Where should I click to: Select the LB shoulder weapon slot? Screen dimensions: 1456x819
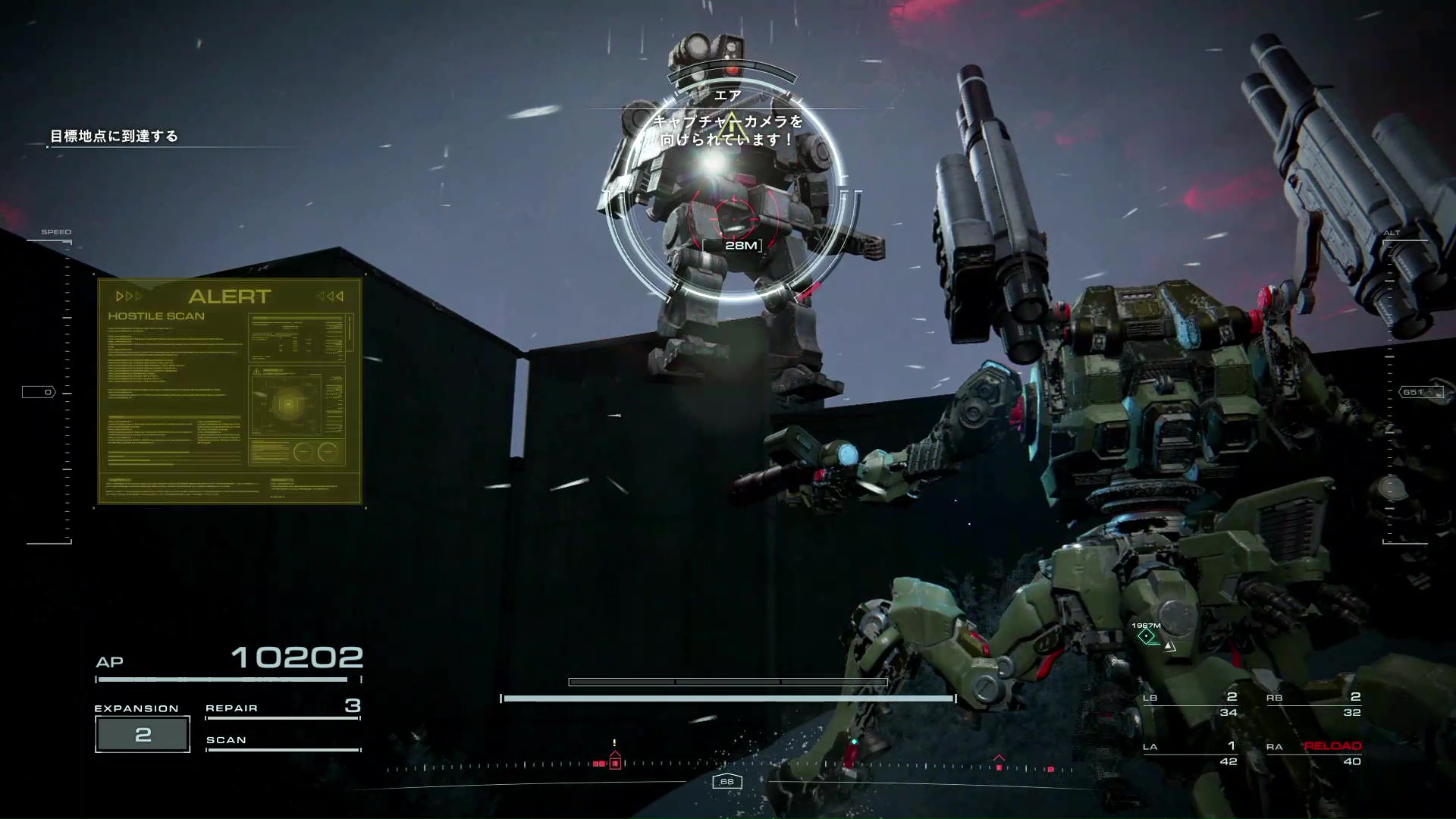[x=1191, y=704]
